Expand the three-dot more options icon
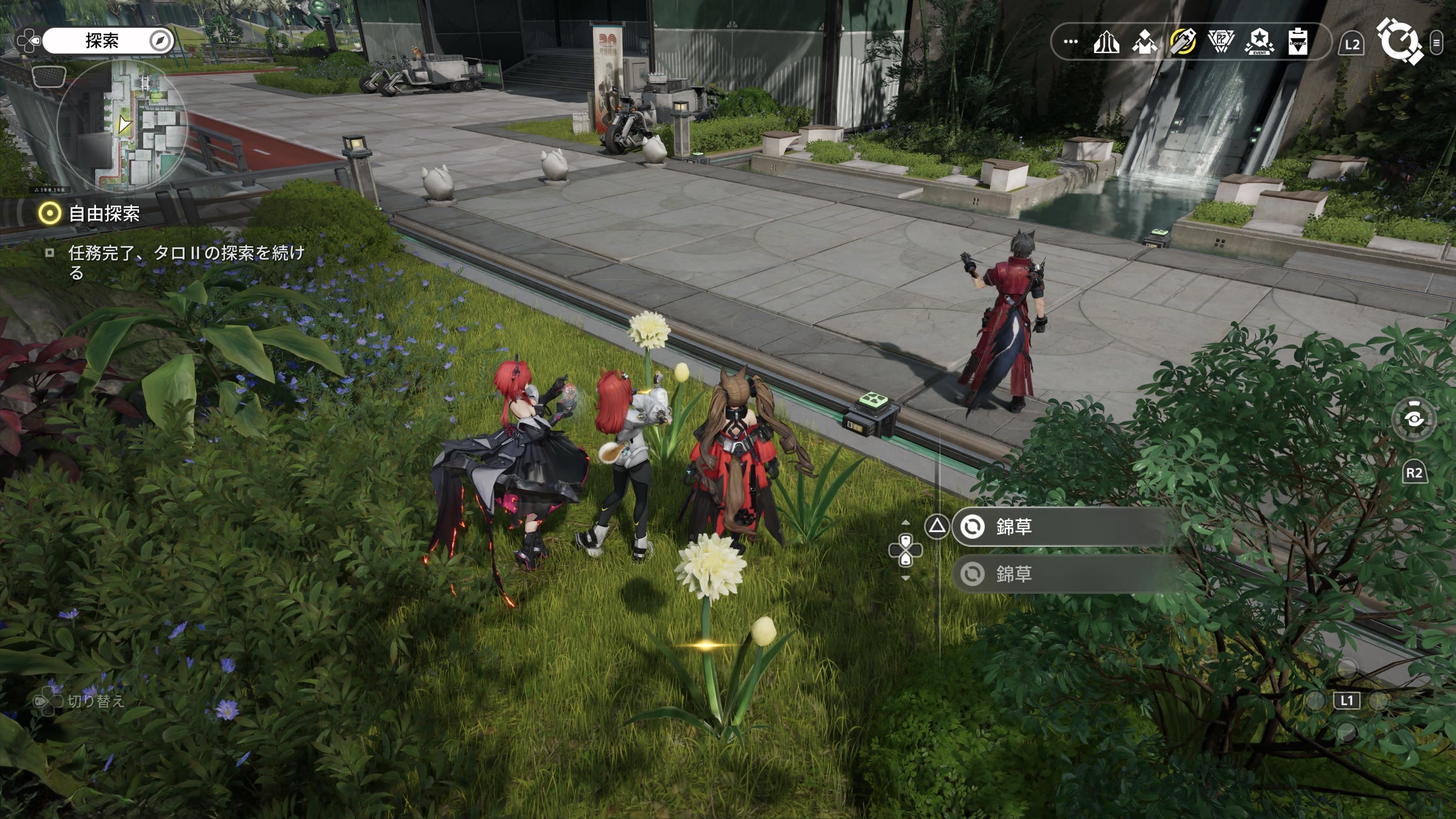Image resolution: width=1456 pixels, height=819 pixels. click(1070, 42)
